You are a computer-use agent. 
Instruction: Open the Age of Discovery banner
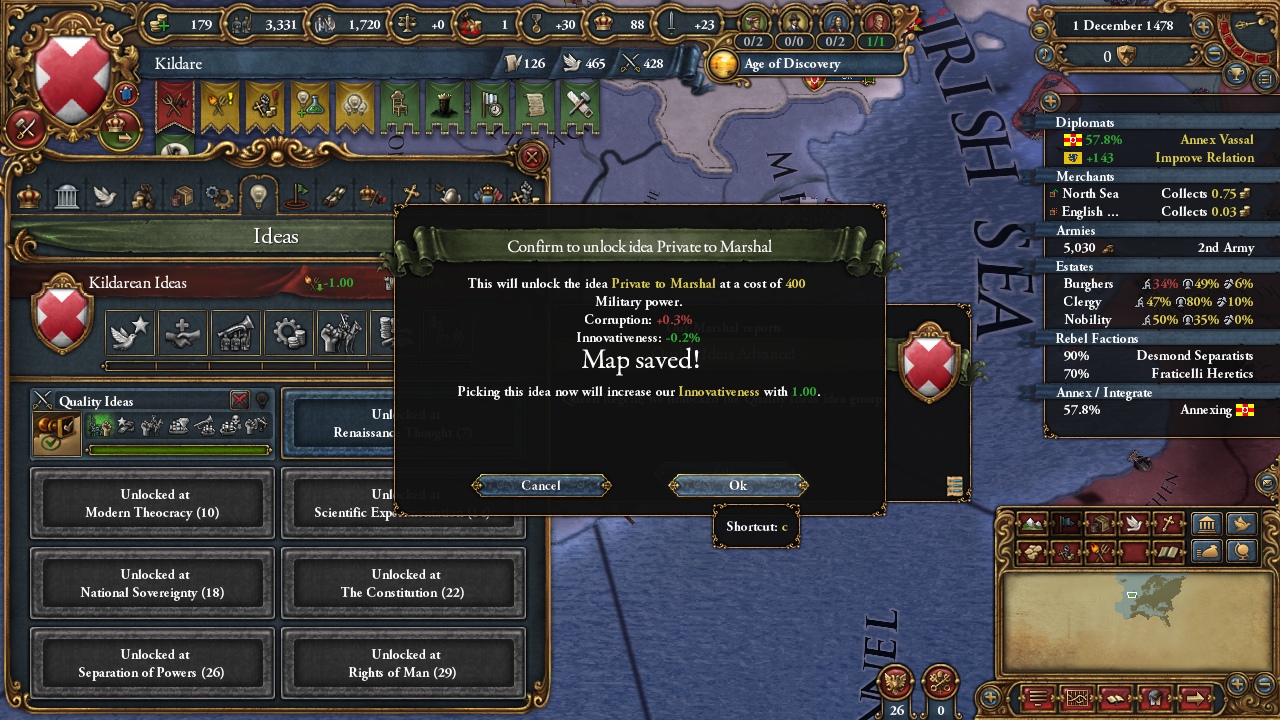click(790, 64)
